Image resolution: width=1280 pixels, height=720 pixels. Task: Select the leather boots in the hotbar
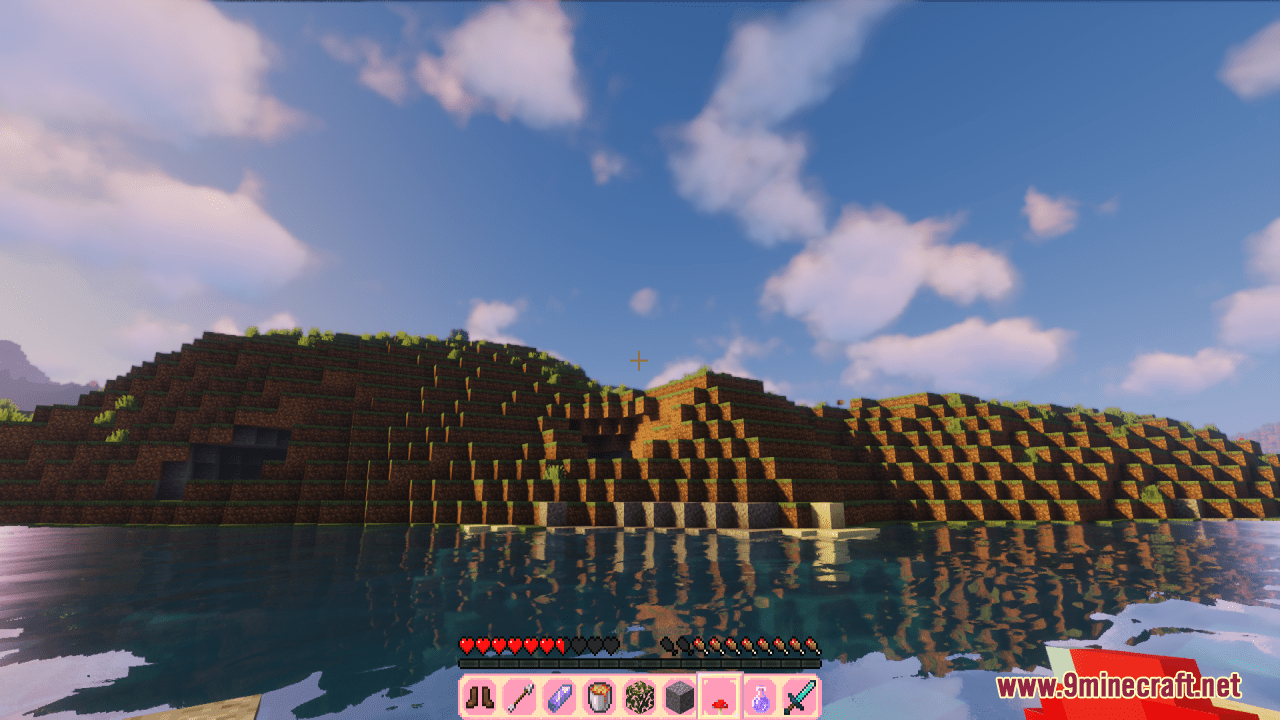point(479,692)
